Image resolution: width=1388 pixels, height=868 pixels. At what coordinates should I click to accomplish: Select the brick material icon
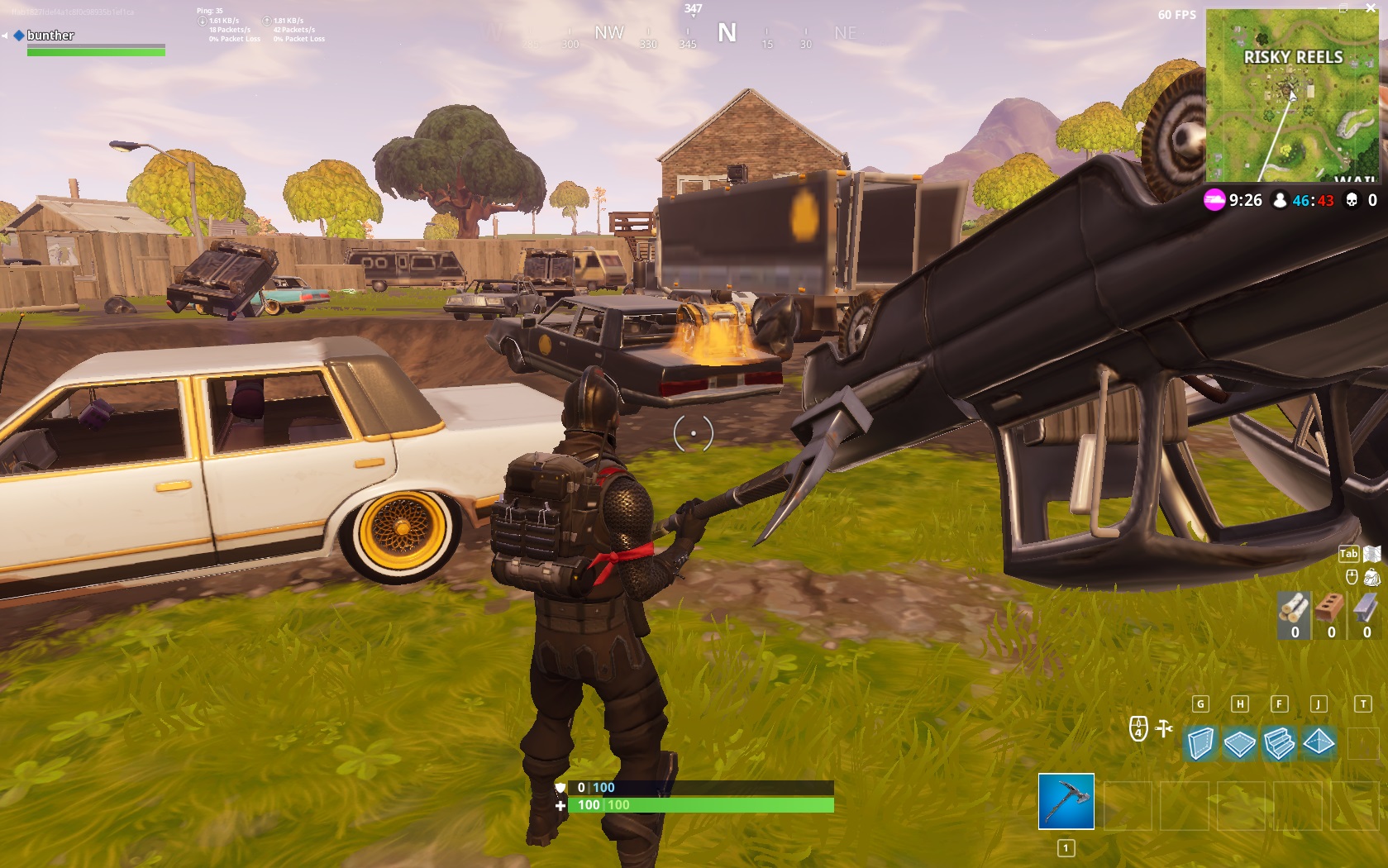pyautogui.click(x=1330, y=608)
